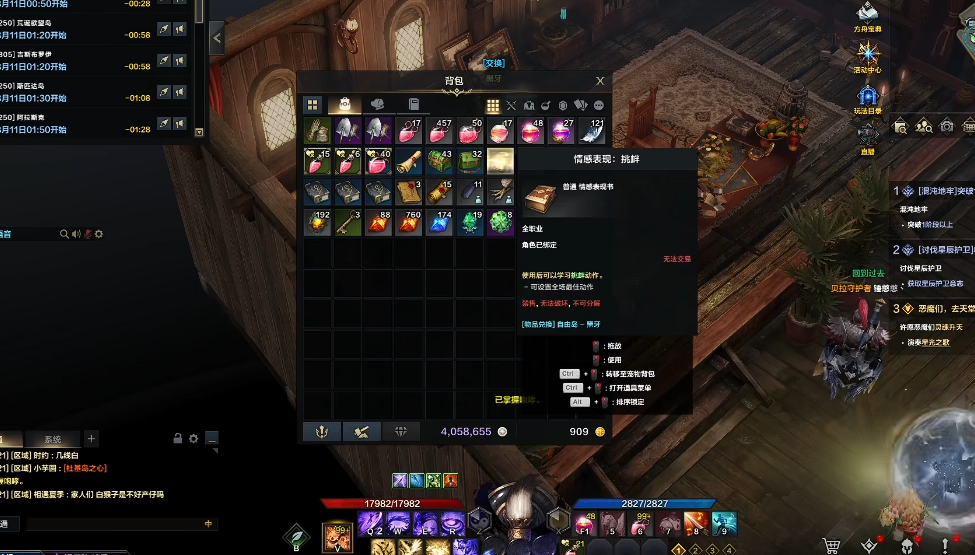Select the green treasure chest stack of 43
The image size is (975, 555).
[x=440, y=161]
